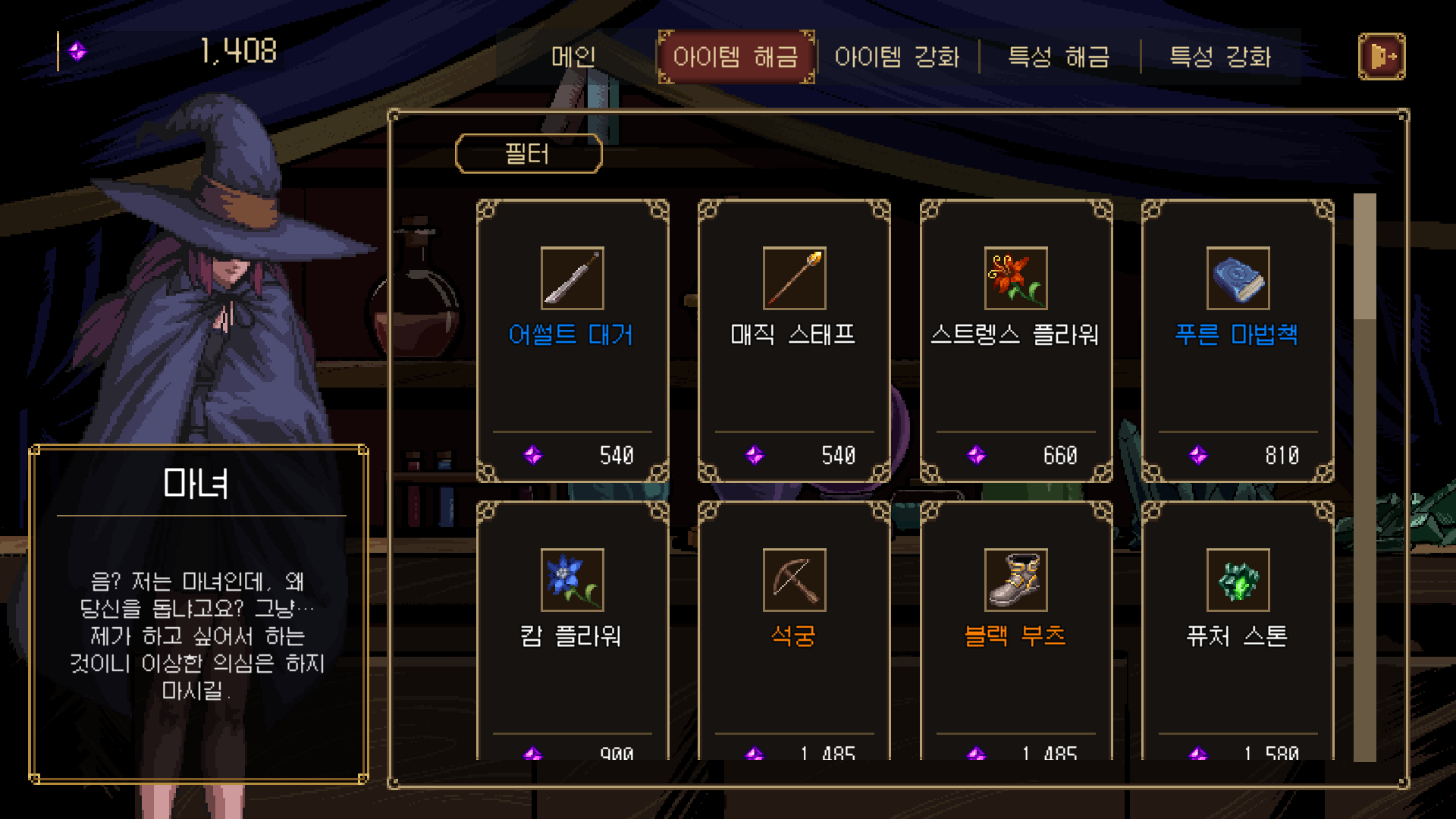The image size is (1456, 819).
Task: Click the witch dialogue box to continue
Action: (x=199, y=614)
